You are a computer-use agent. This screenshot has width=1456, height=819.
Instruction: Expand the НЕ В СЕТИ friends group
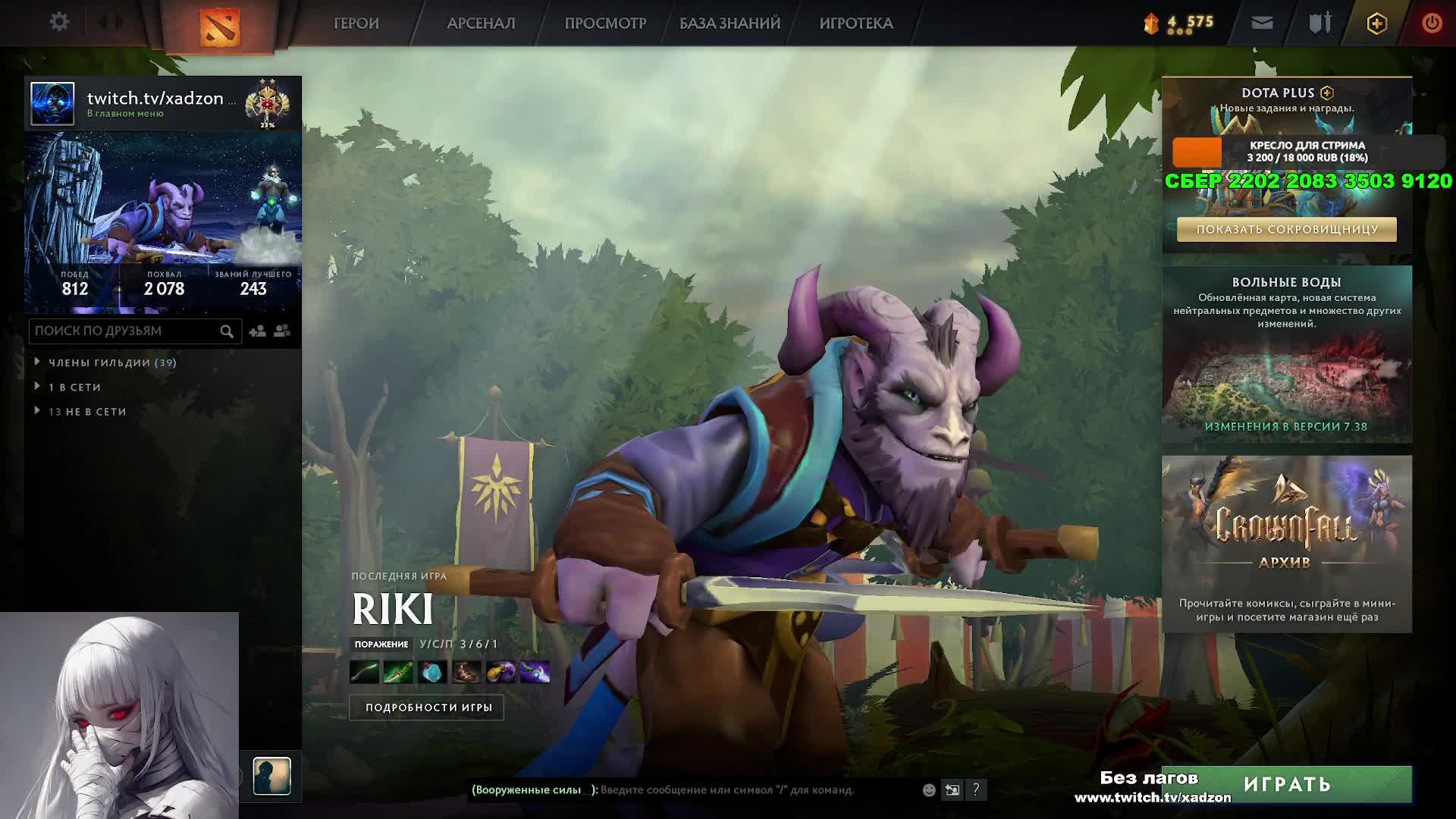[87, 412]
